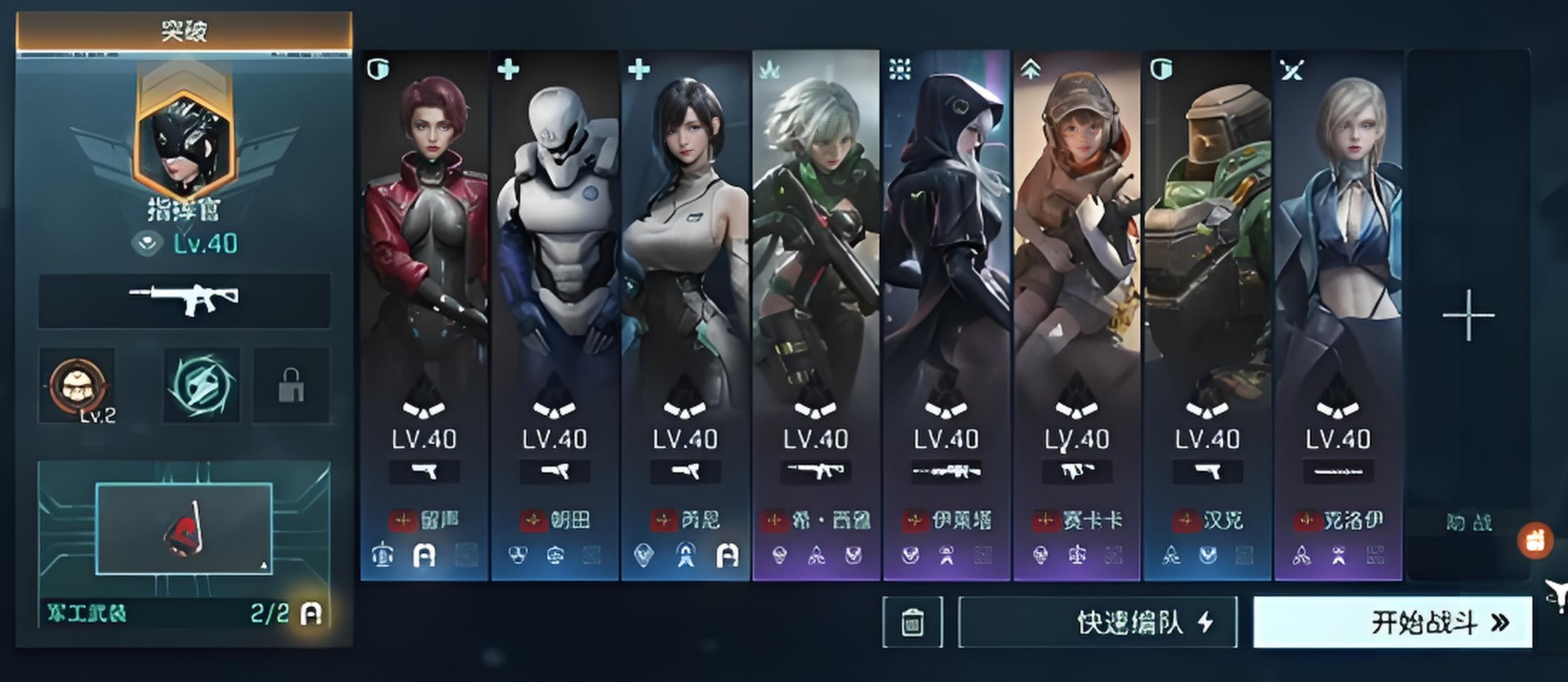
Task: Select the silver-haired gunner in green
Action: (x=815, y=266)
